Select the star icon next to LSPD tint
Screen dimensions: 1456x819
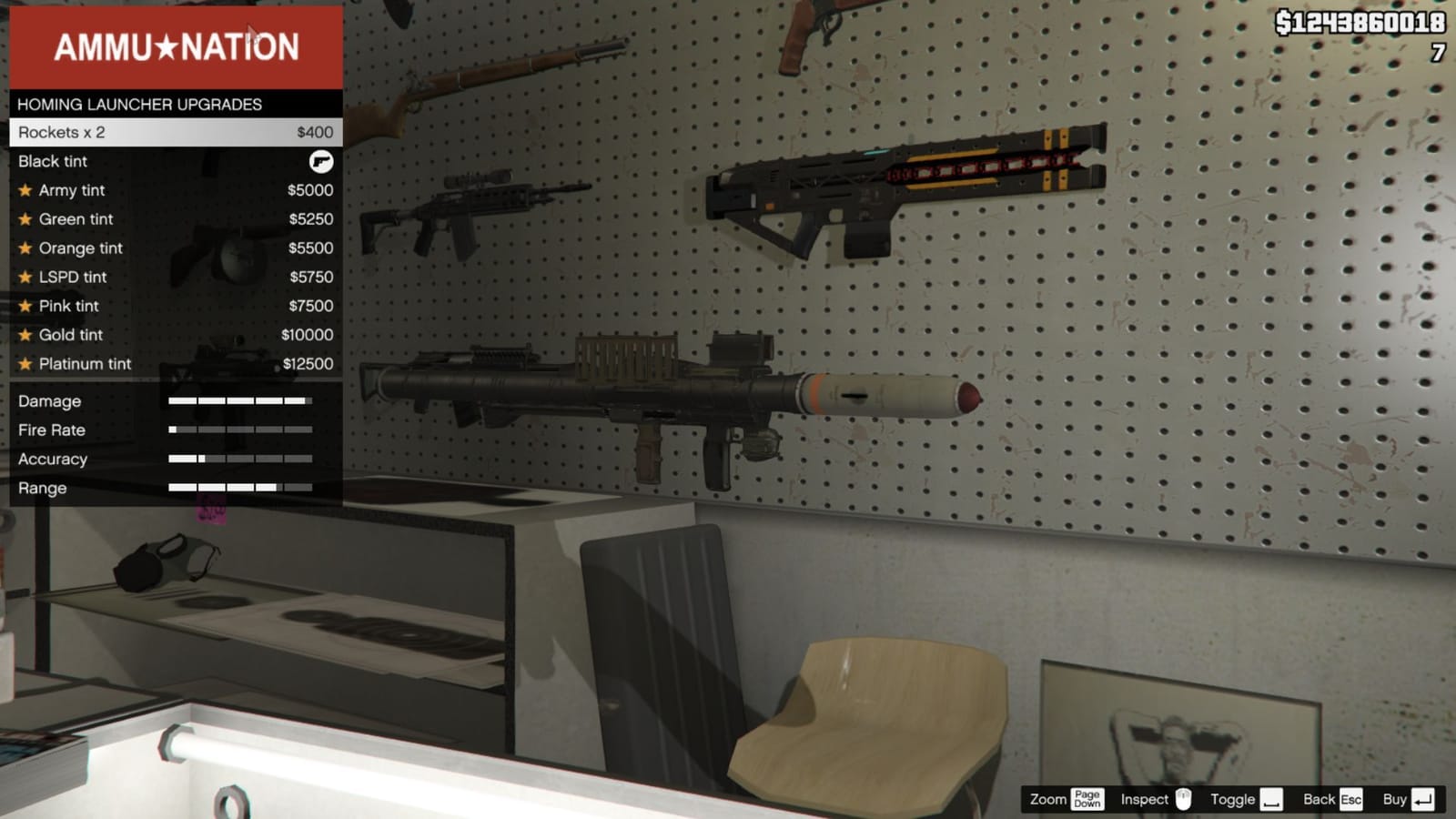click(x=25, y=277)
